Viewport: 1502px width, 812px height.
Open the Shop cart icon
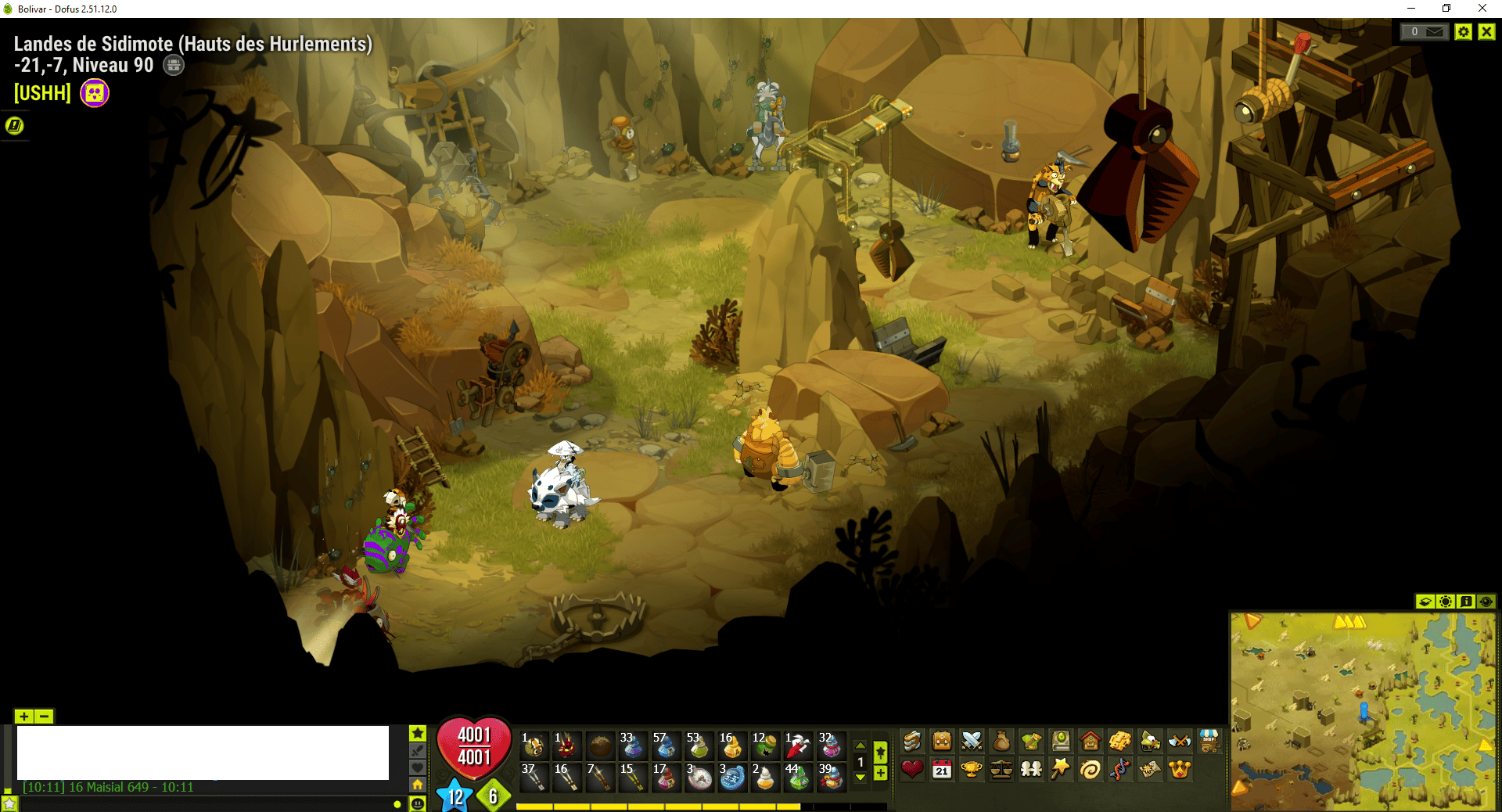coord(1209,741)
